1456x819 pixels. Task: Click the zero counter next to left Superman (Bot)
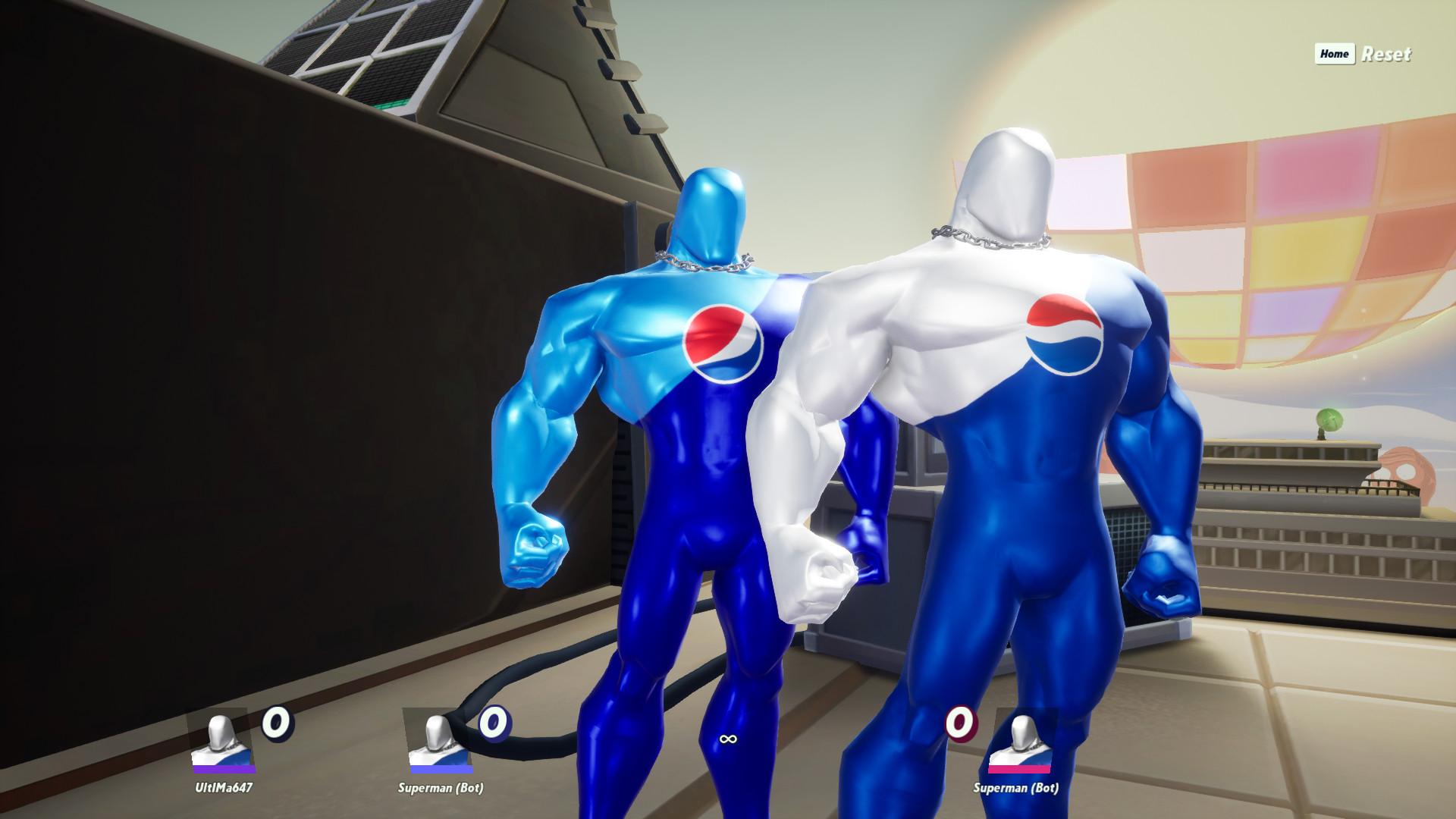pos(493,726)
